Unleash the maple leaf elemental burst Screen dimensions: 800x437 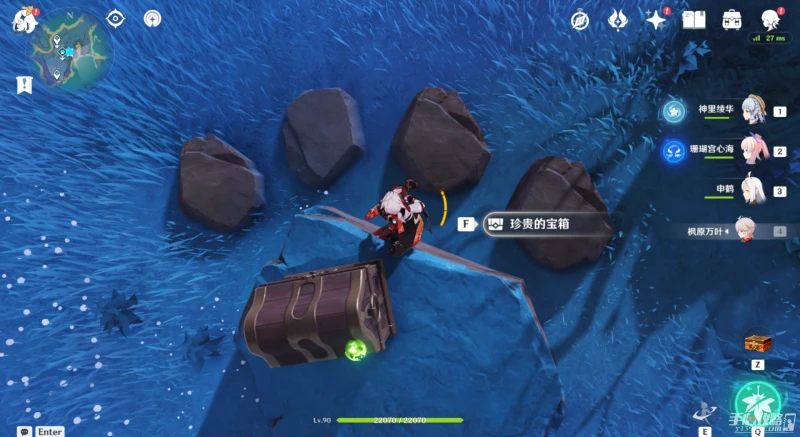click(x=757, y=402)
